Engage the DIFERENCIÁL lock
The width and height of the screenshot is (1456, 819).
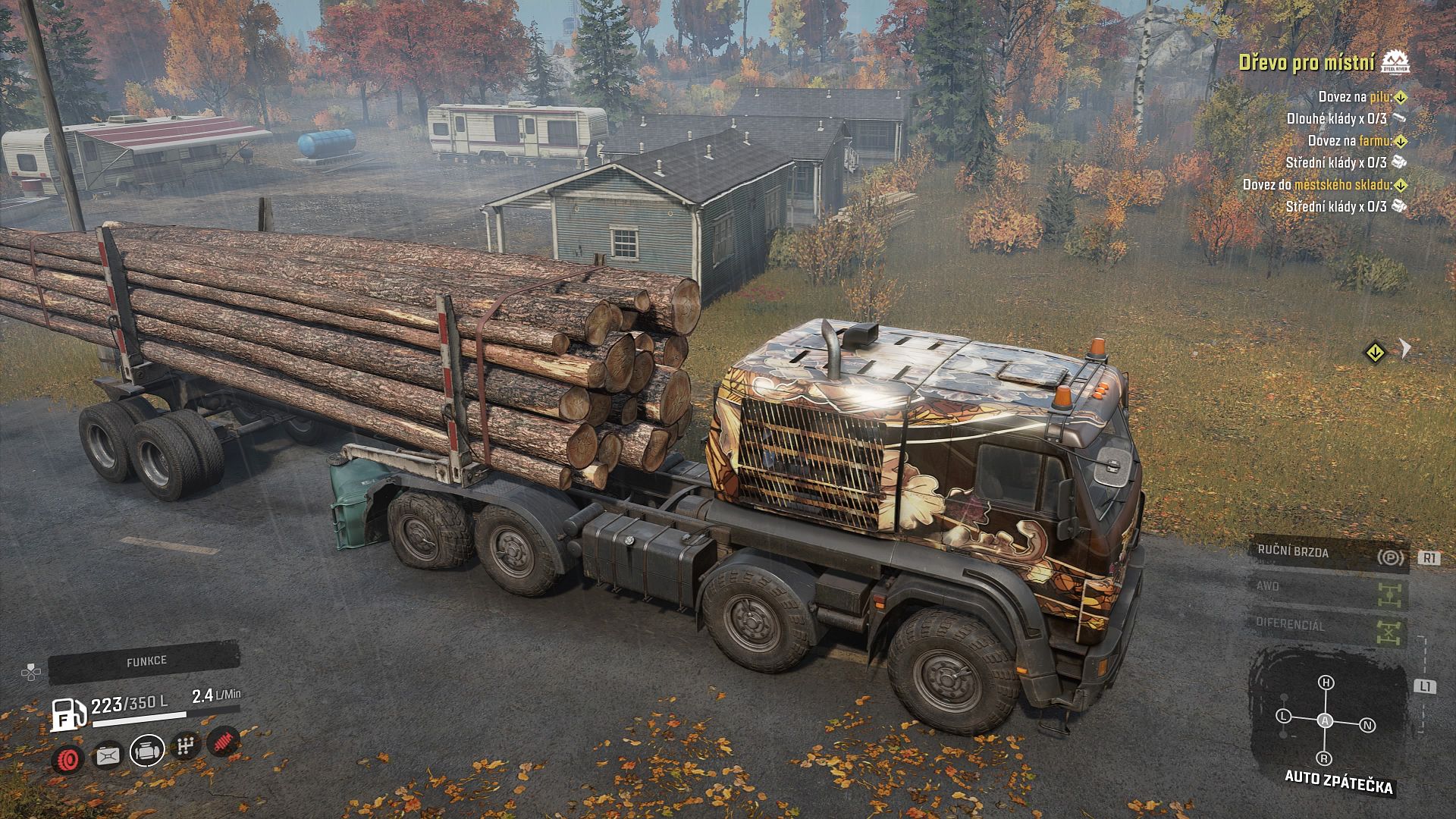click(x=1329, y=628)
